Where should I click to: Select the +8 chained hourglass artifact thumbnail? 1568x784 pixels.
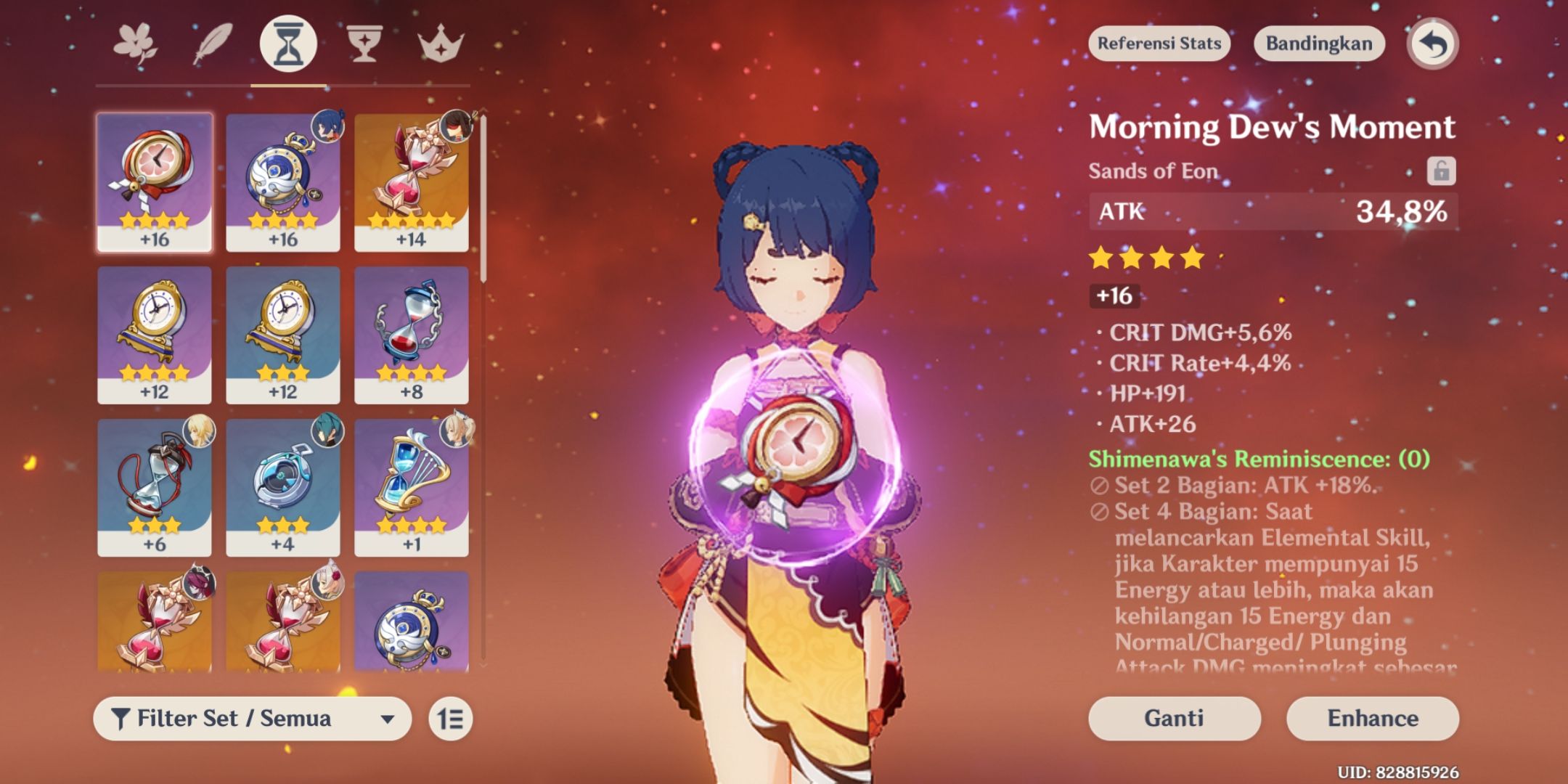(412, 334)
